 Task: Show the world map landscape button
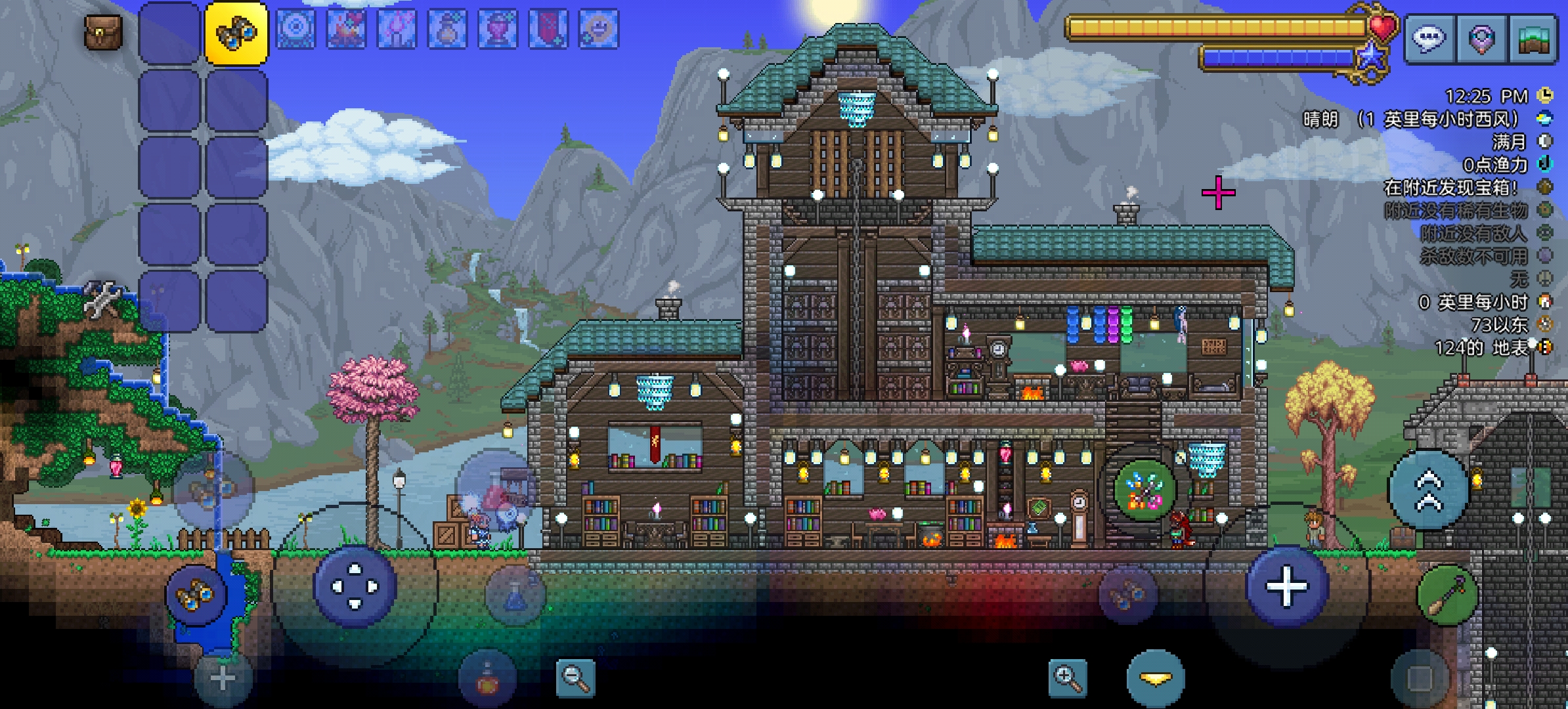click(x=1533, y=39)
